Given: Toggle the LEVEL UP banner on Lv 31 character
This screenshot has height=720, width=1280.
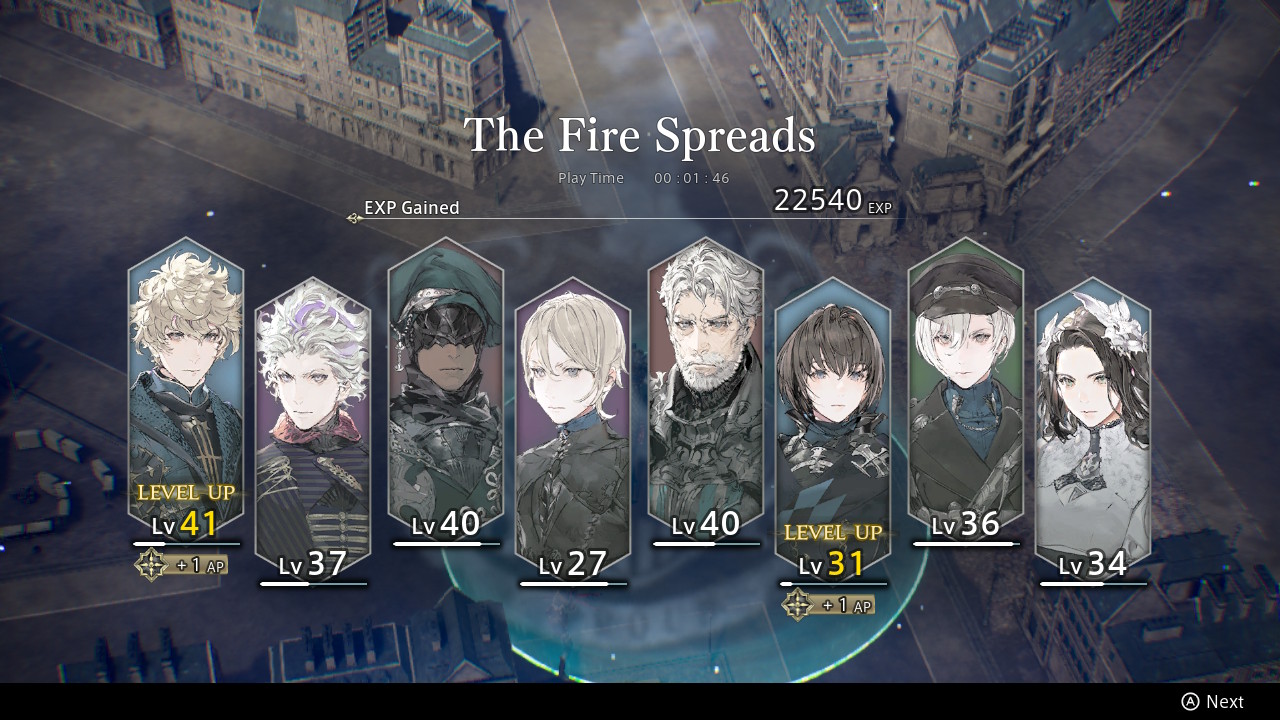Looking at the screenshot, I should tap(833, 534).
